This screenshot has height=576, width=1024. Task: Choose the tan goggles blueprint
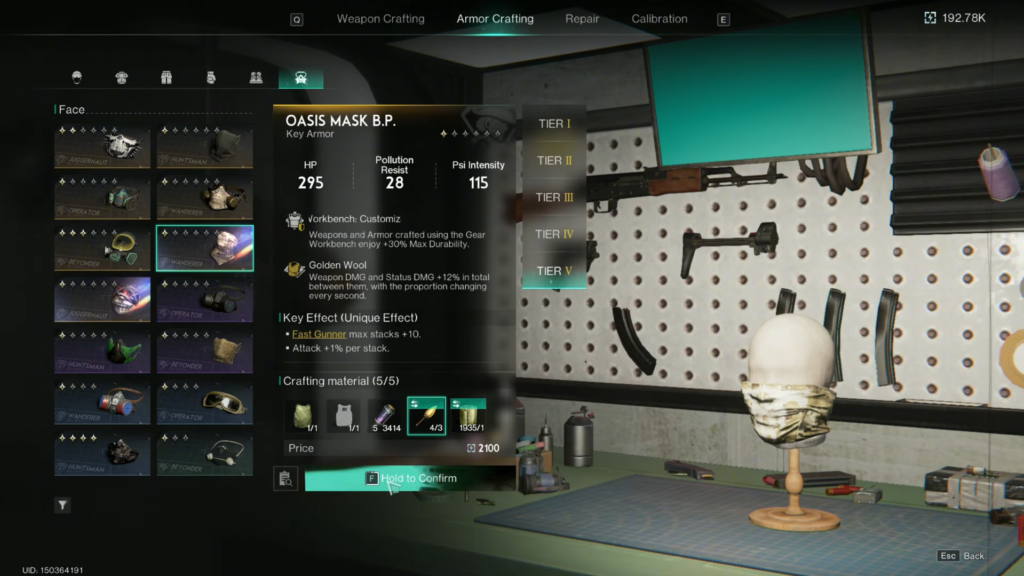click(205, 401)
